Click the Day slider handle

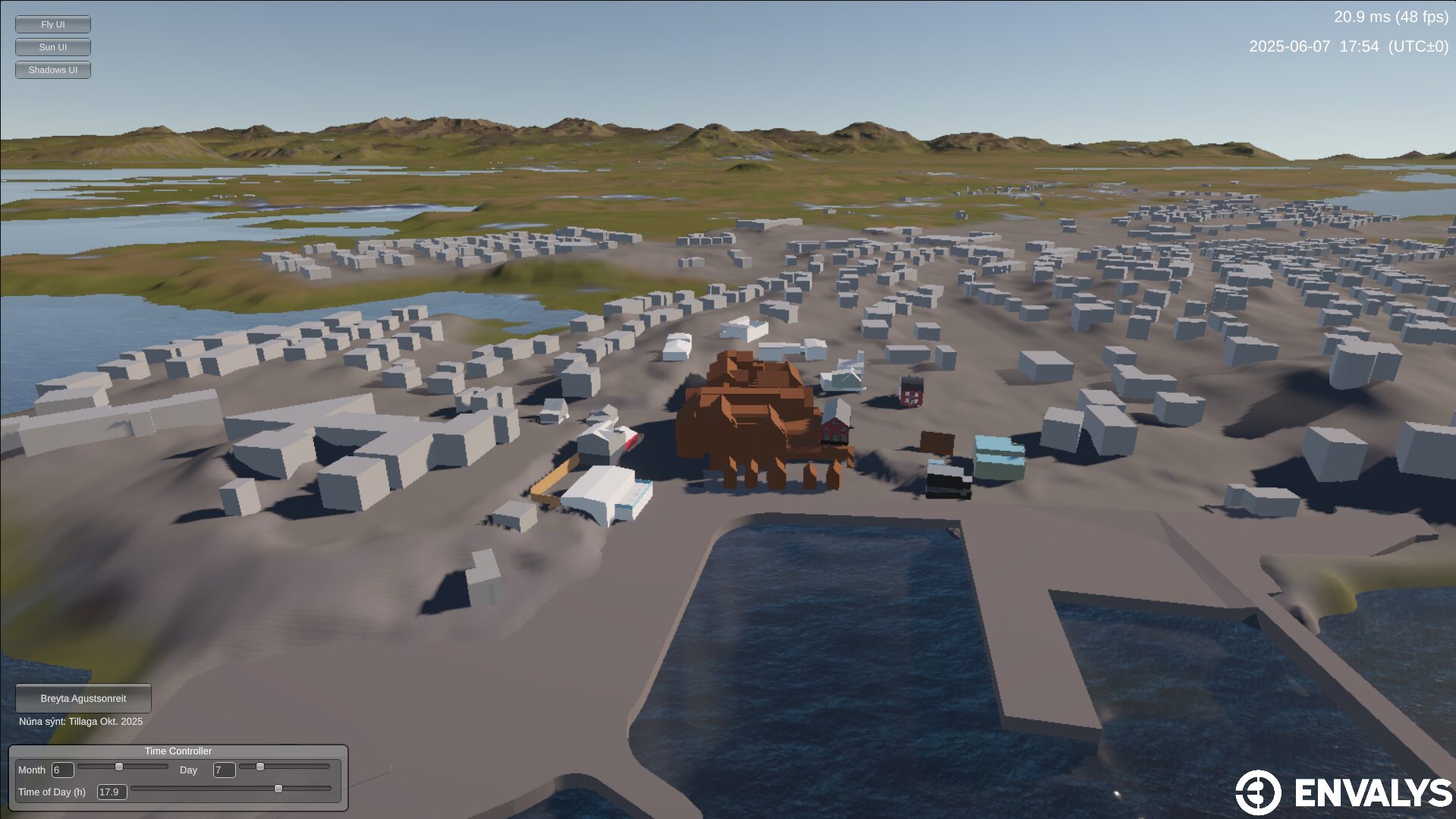pos(260,767)
